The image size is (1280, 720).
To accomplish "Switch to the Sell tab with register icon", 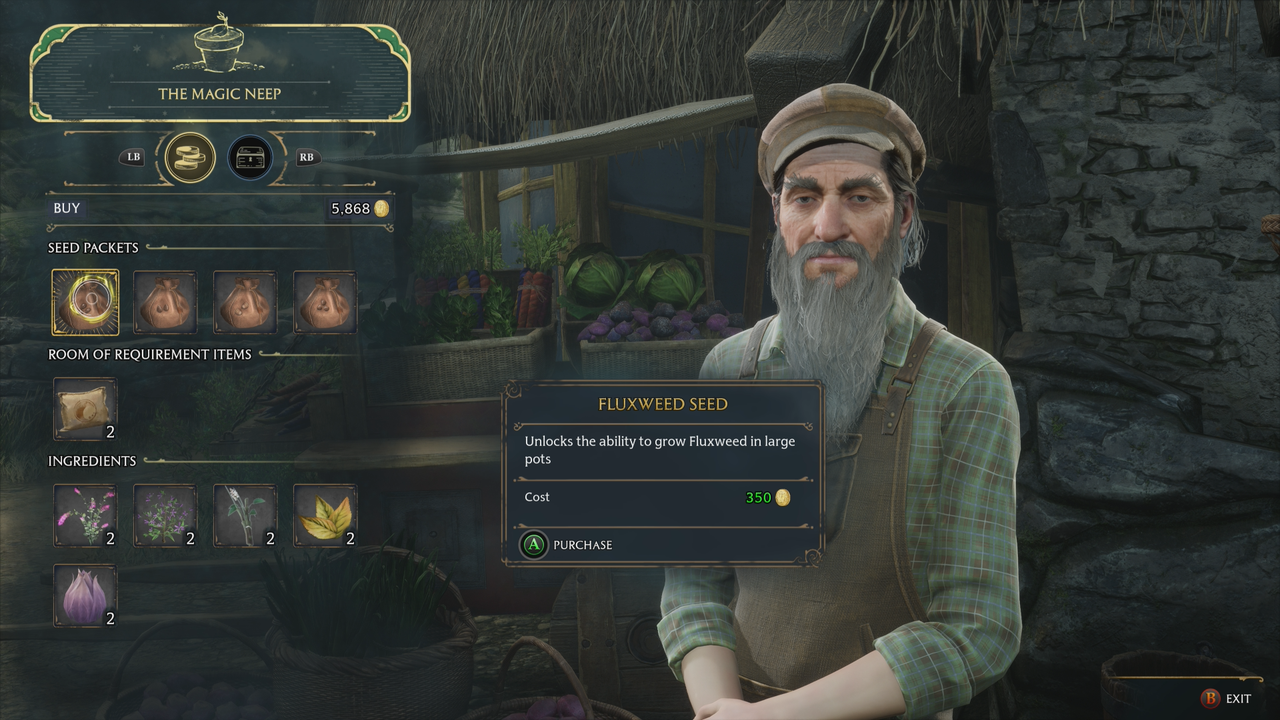I will pos(249,157).
